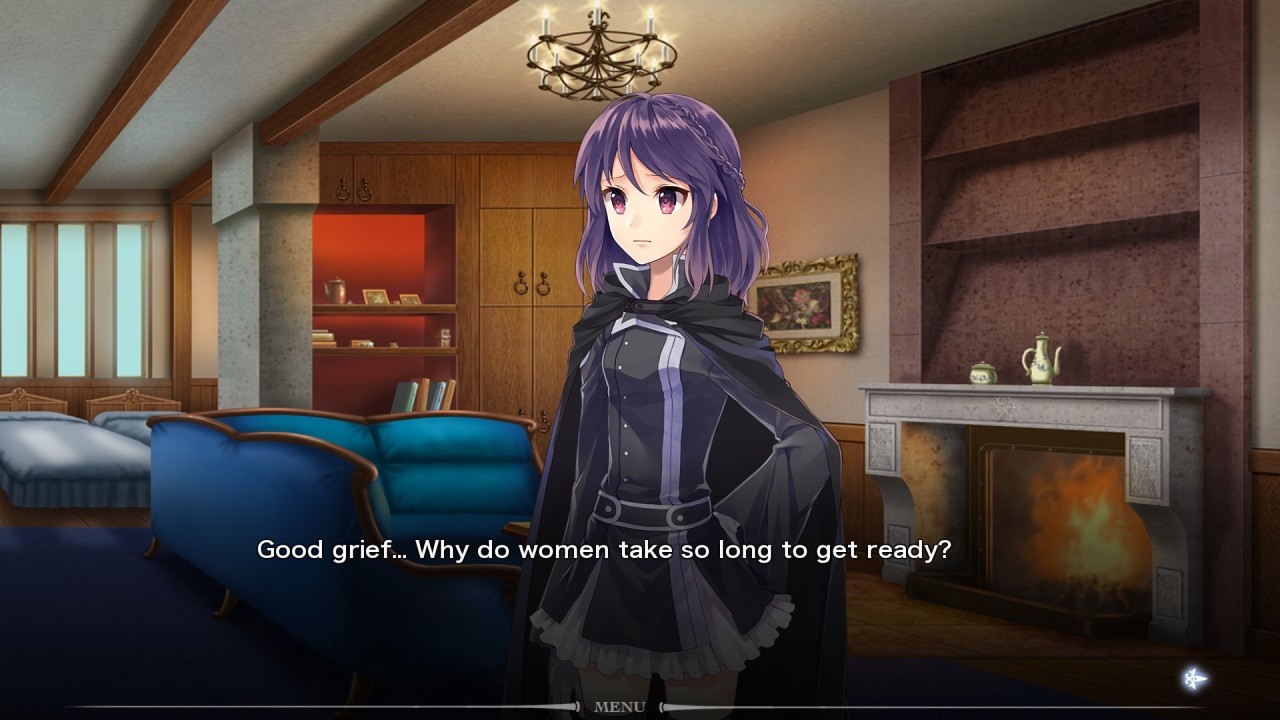Click the ornate fleur-de-lis advance cursor

coord(1196,678)
